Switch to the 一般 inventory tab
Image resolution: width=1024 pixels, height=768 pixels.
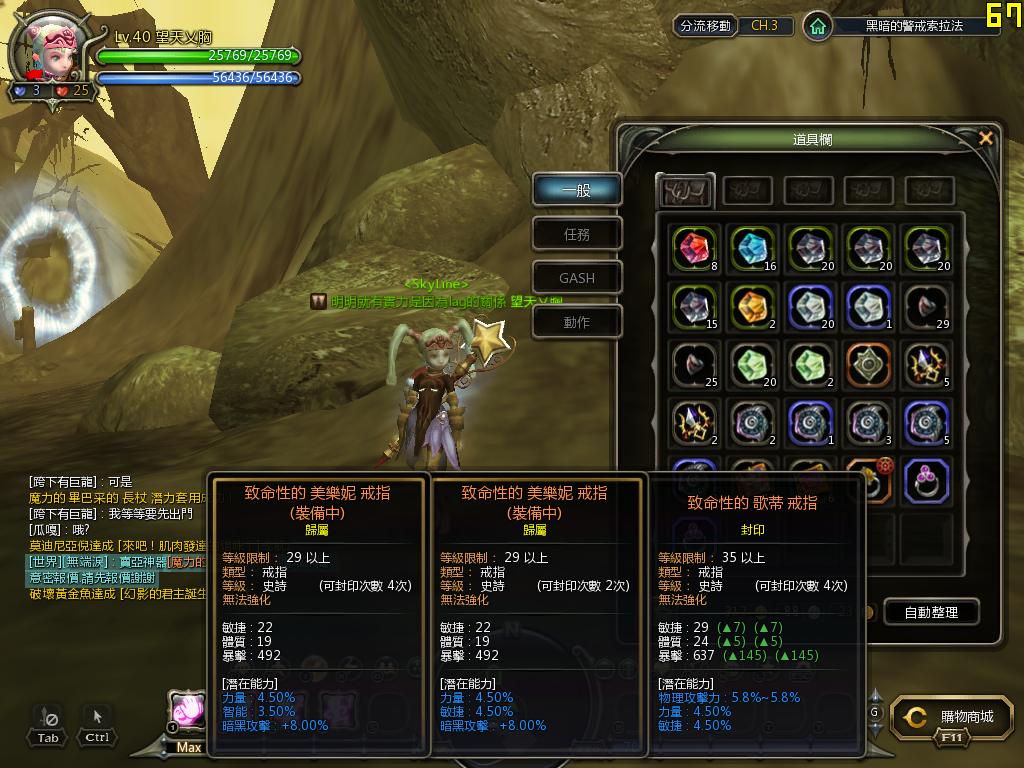point(577,190)
